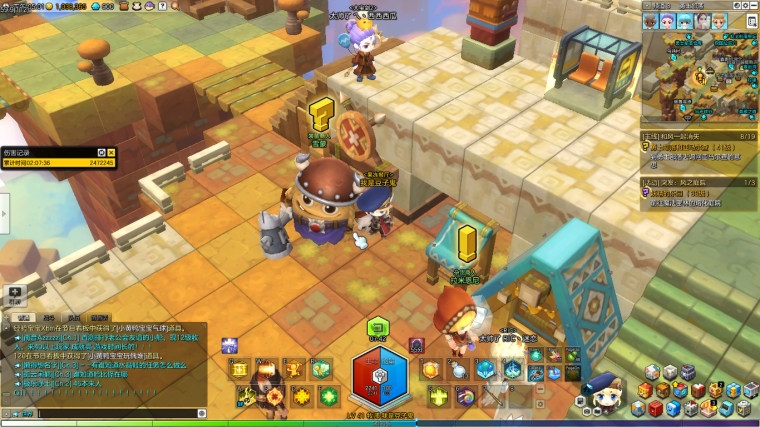Click the green hexagon buff icon
The height and width of the screenshot is (427, 760).
tap(378, 326)
